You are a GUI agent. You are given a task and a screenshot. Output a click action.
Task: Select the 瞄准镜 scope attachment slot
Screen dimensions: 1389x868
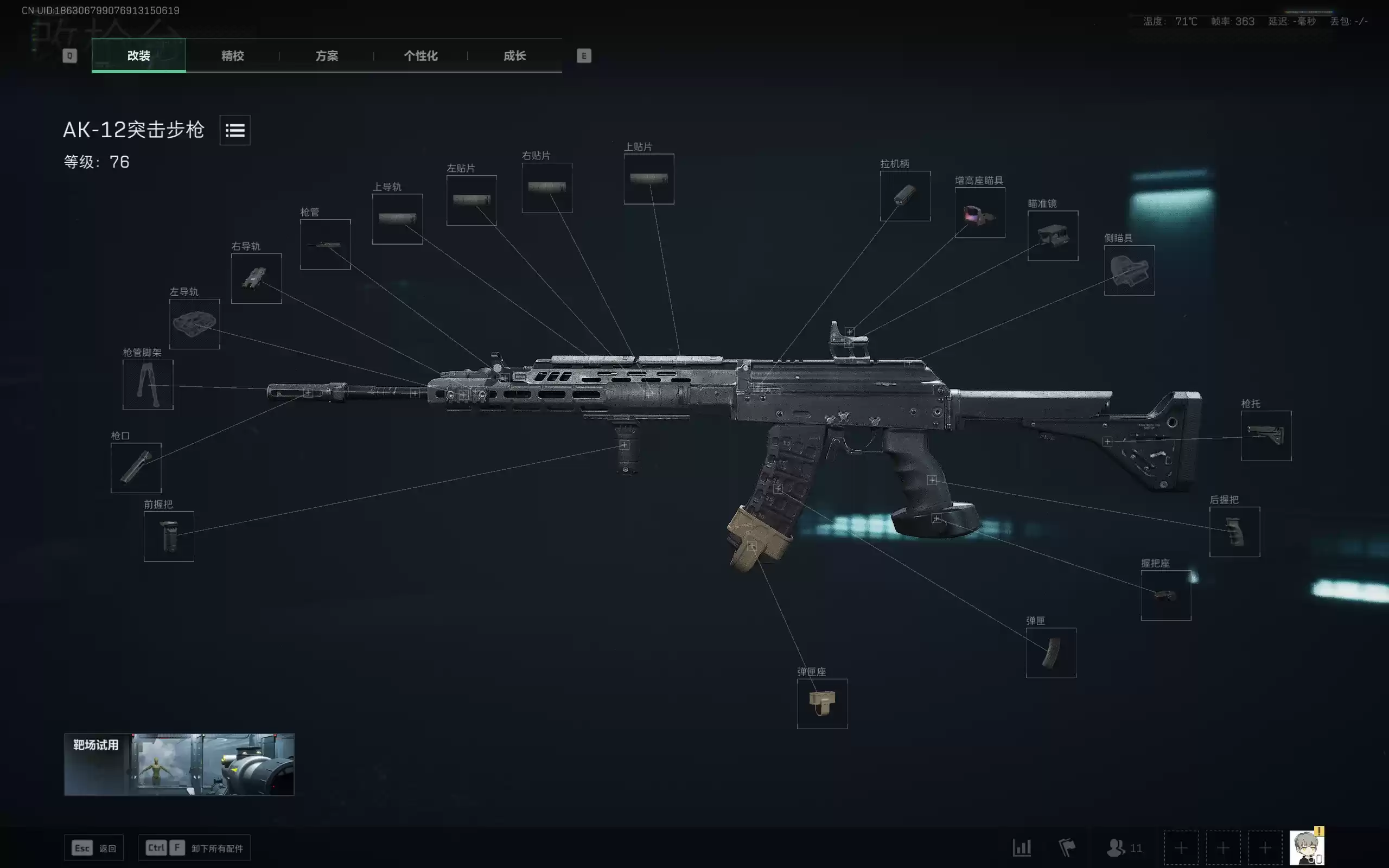1053,237
